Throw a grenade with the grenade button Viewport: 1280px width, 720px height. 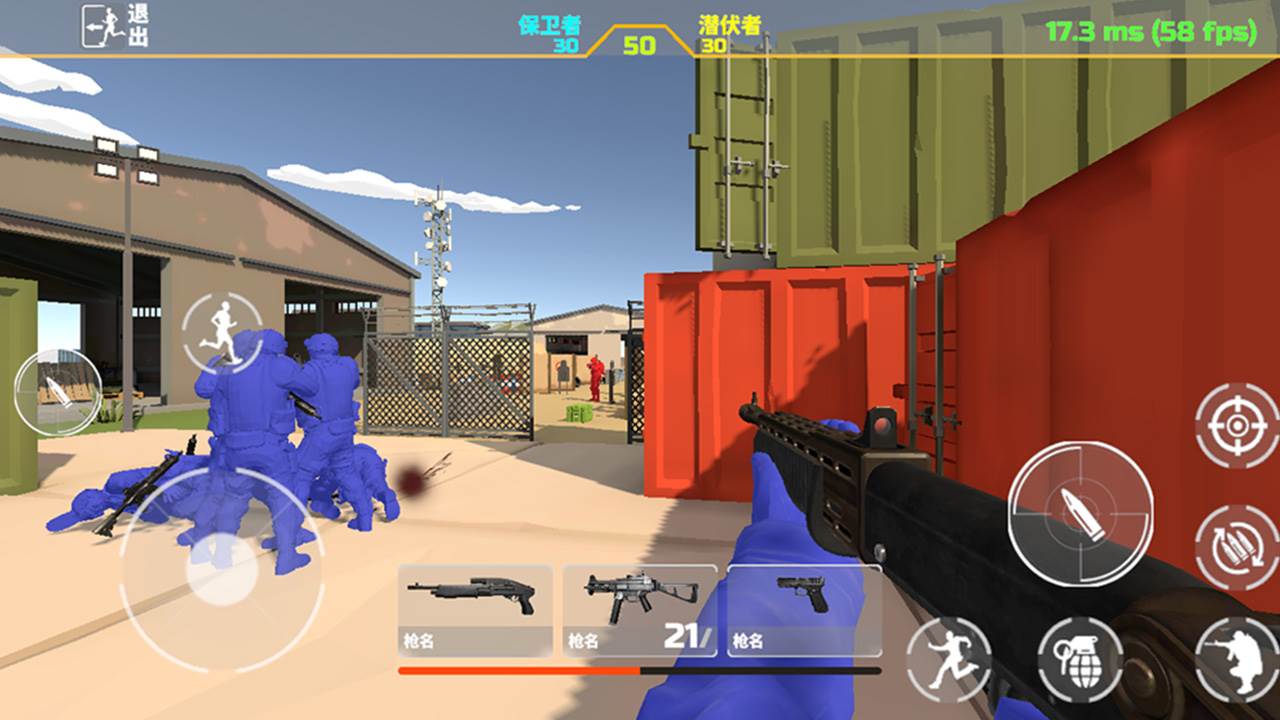click(x=1080, y=660)
